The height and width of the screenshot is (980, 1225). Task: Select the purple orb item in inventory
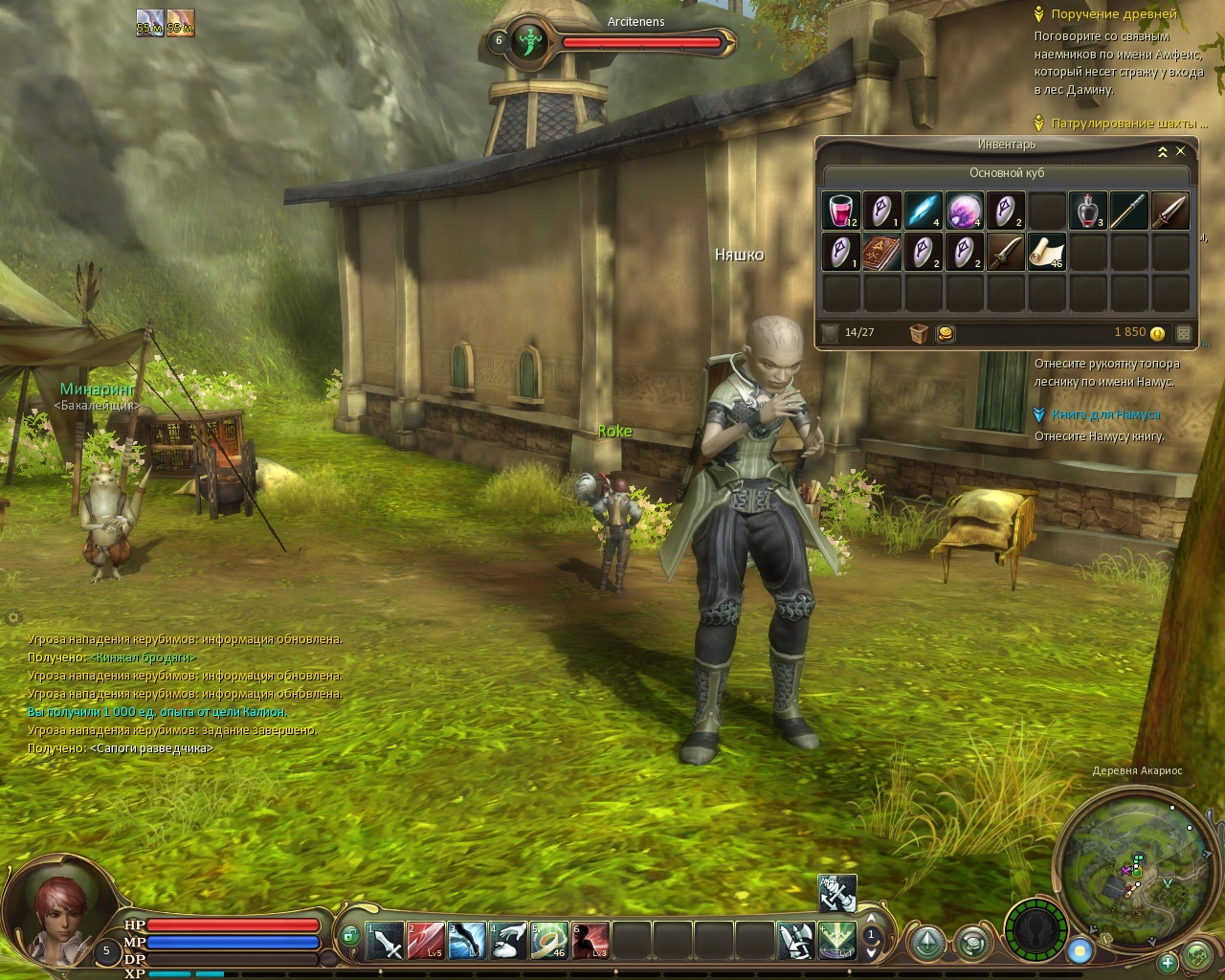tap(964, 211)
